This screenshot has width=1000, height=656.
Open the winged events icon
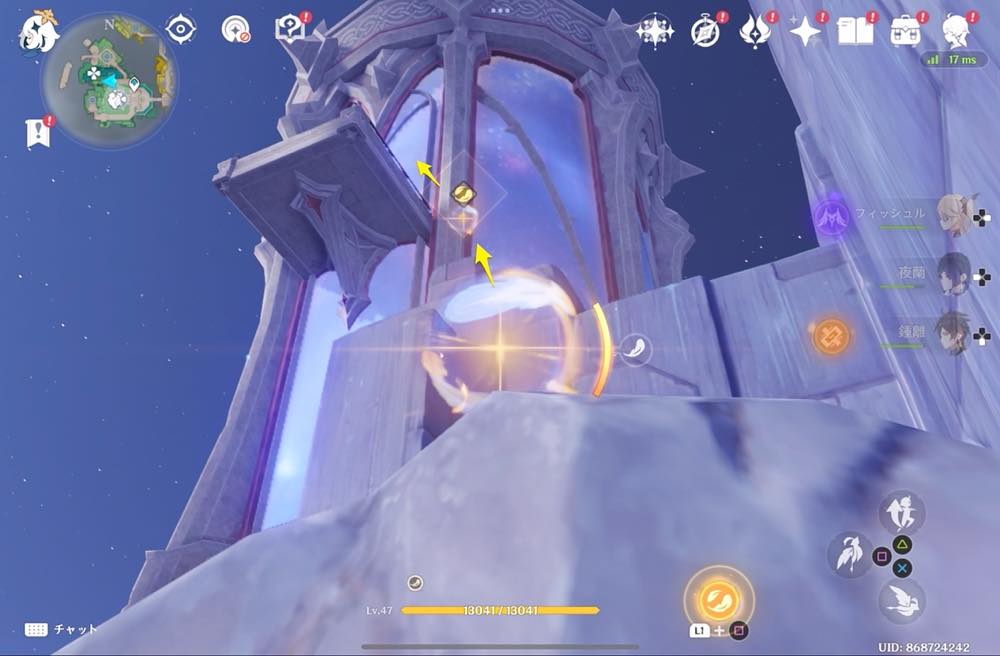(754, 31)
